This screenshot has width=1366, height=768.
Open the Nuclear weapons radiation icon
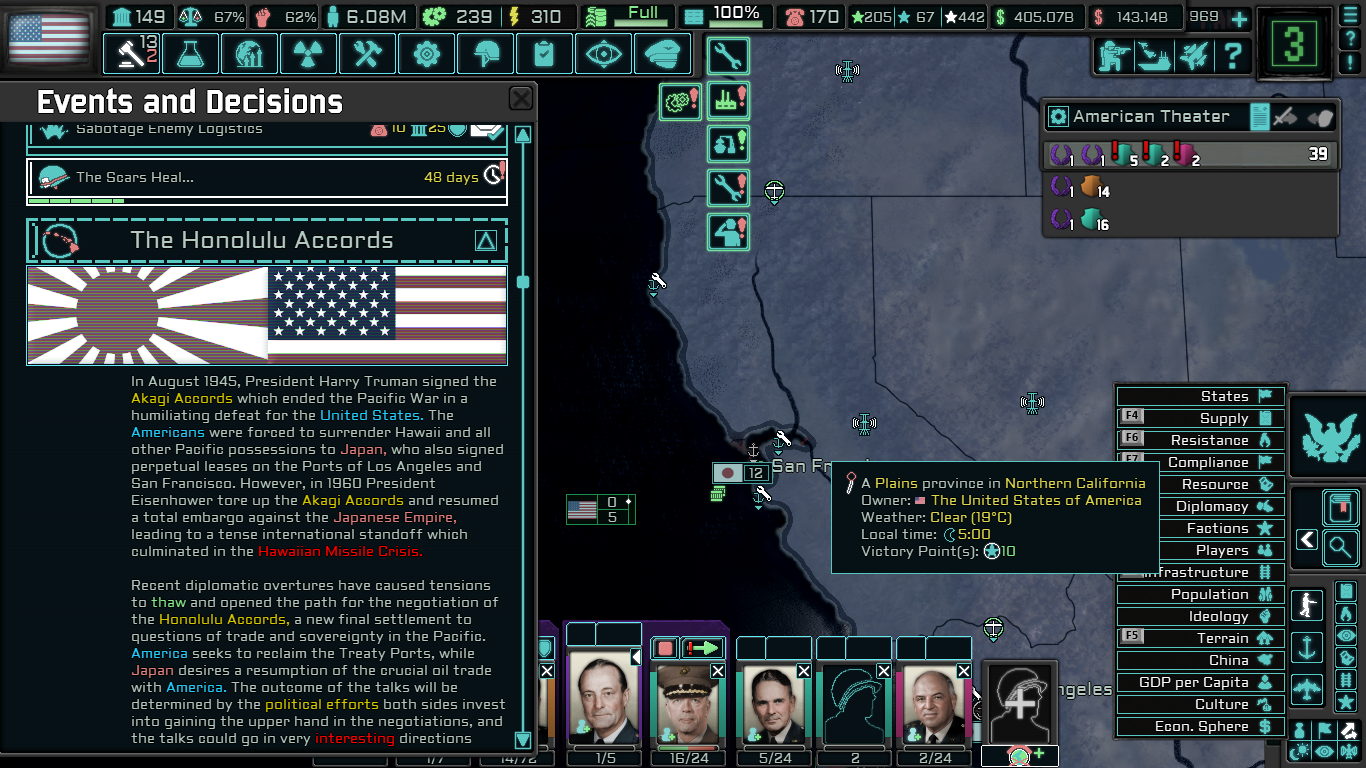[x=308, y=54]
